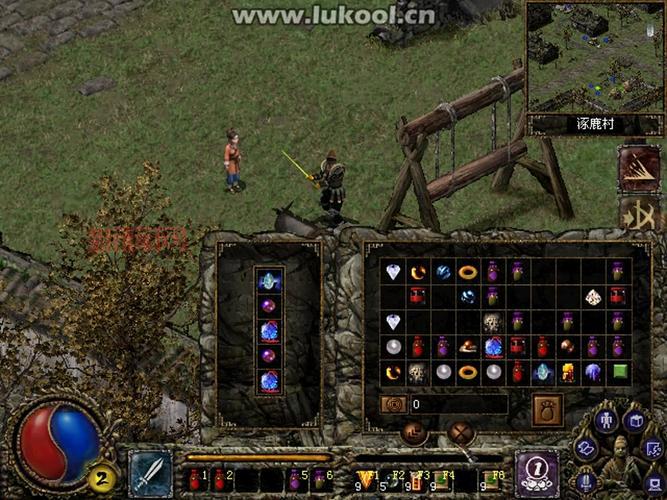The width and height of the screenshot is (667, 500).
Task: Click the pyramid button below the minimap
Action: 637,167
